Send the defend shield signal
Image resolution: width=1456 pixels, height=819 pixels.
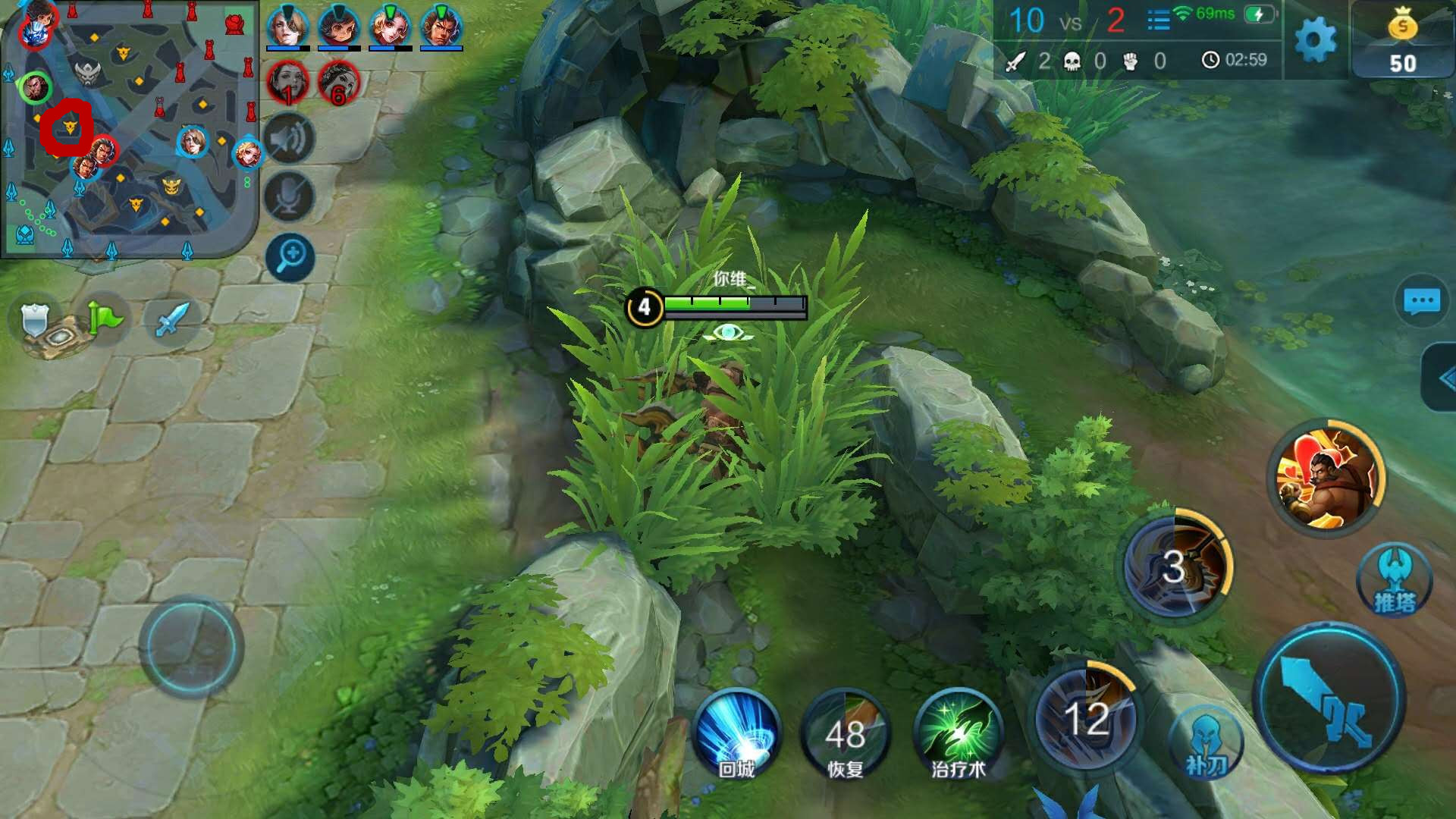(x=36, y=320)
